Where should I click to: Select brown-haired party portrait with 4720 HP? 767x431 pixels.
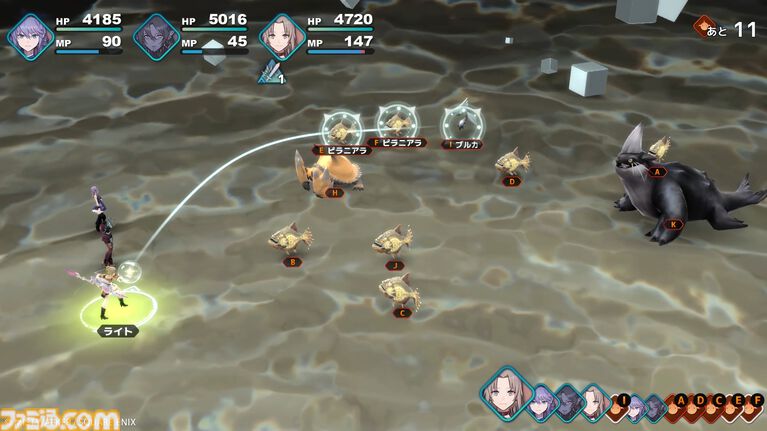pos(280,36)
